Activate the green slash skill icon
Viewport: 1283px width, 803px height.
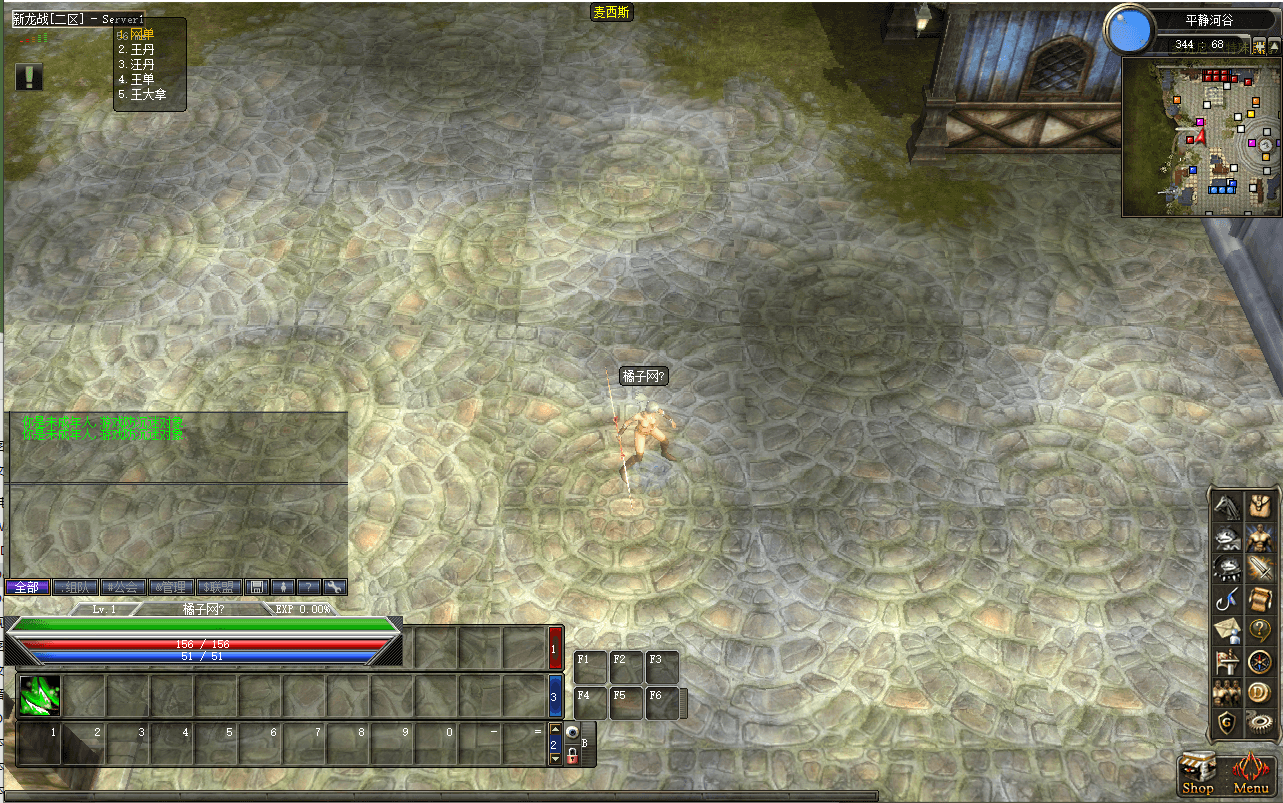point(40,695)
